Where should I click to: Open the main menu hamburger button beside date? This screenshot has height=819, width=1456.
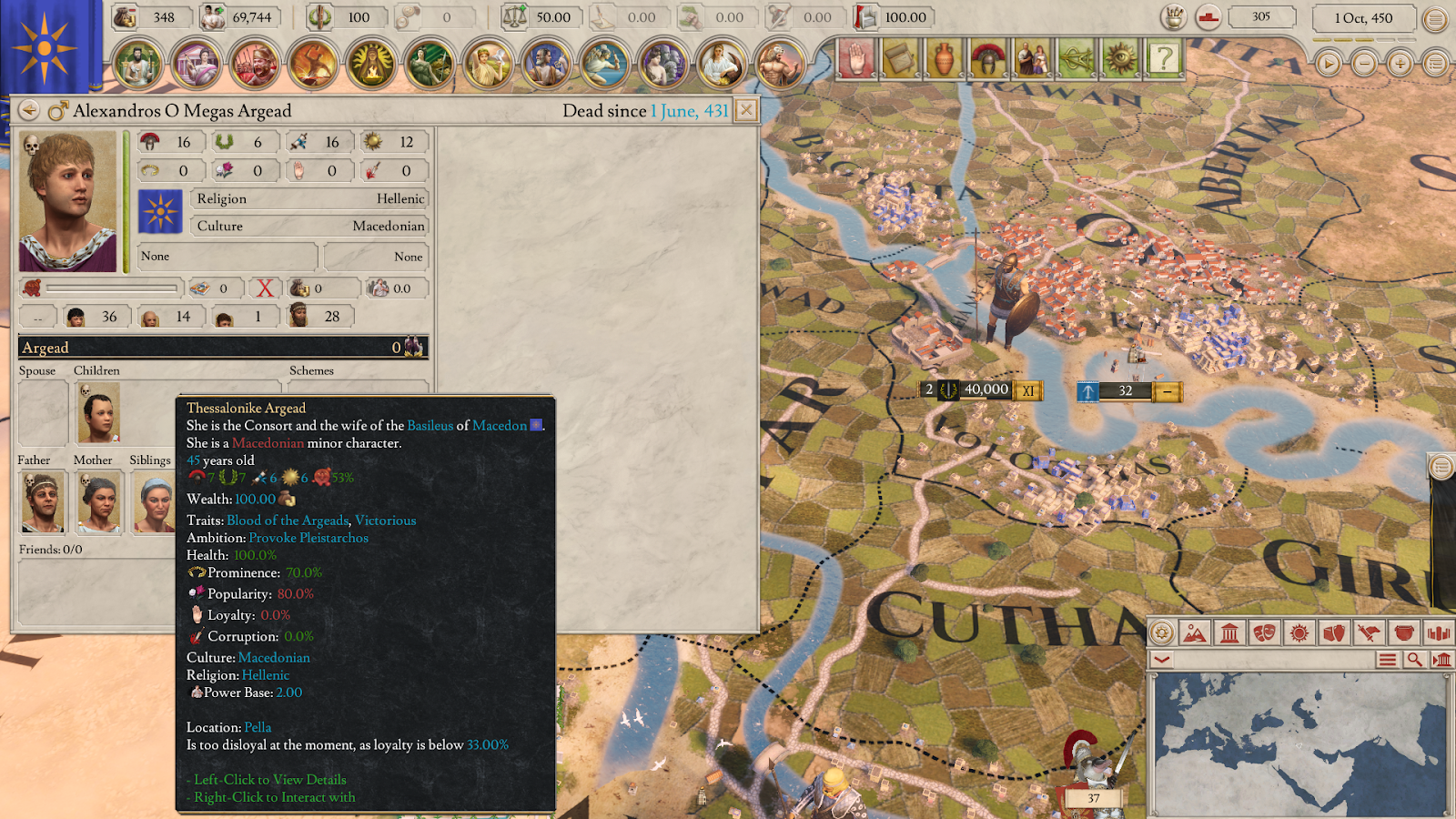coord(1435,19)
